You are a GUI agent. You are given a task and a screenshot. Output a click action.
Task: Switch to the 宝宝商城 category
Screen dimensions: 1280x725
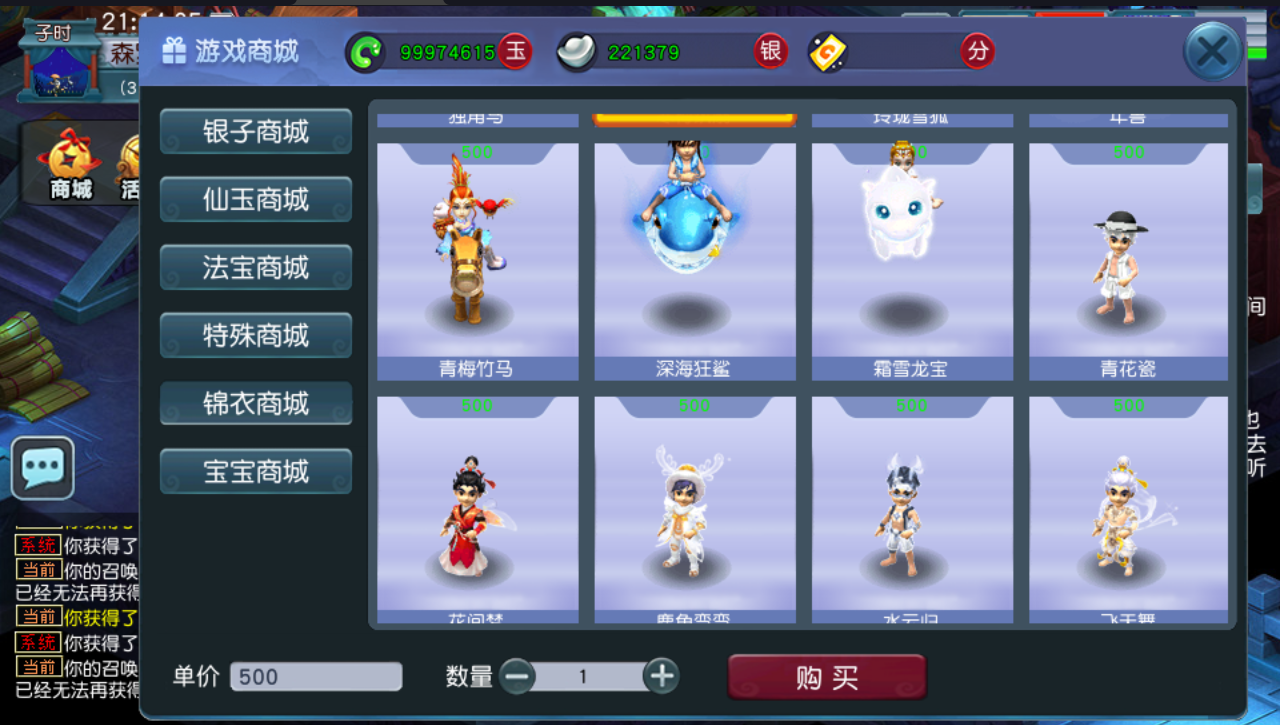point(255,471)
